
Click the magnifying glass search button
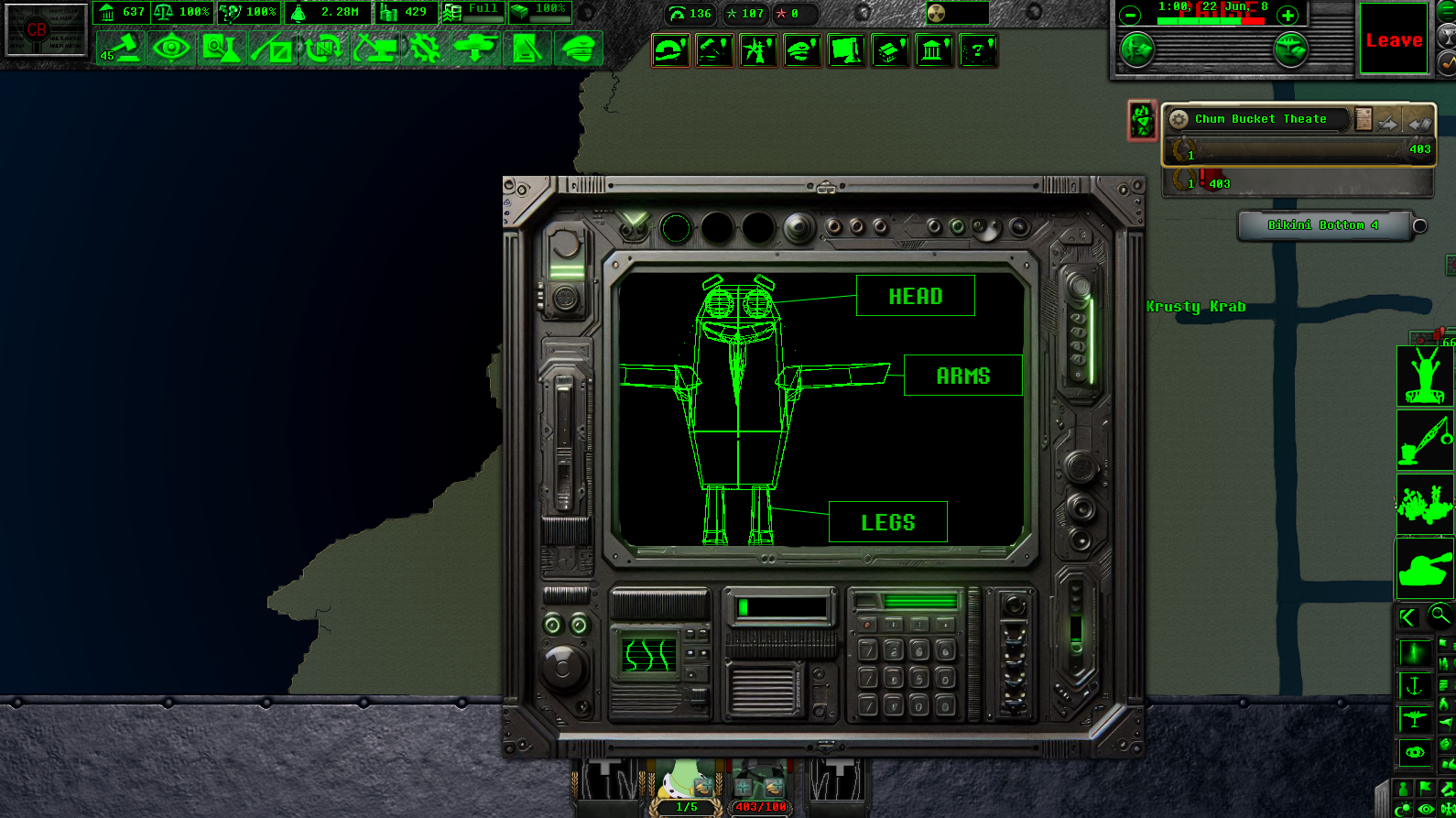1440,616
